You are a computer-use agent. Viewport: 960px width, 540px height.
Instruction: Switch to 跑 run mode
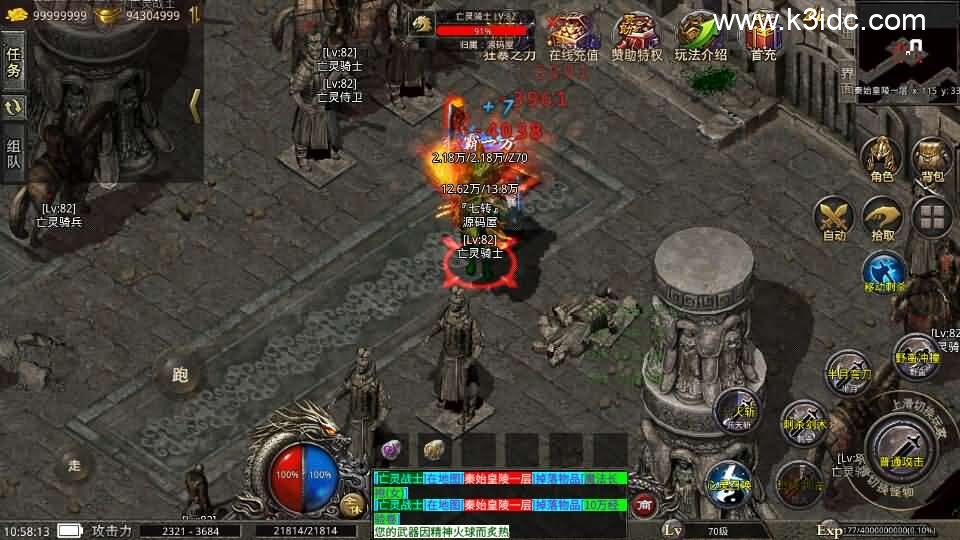click(180, 375)
